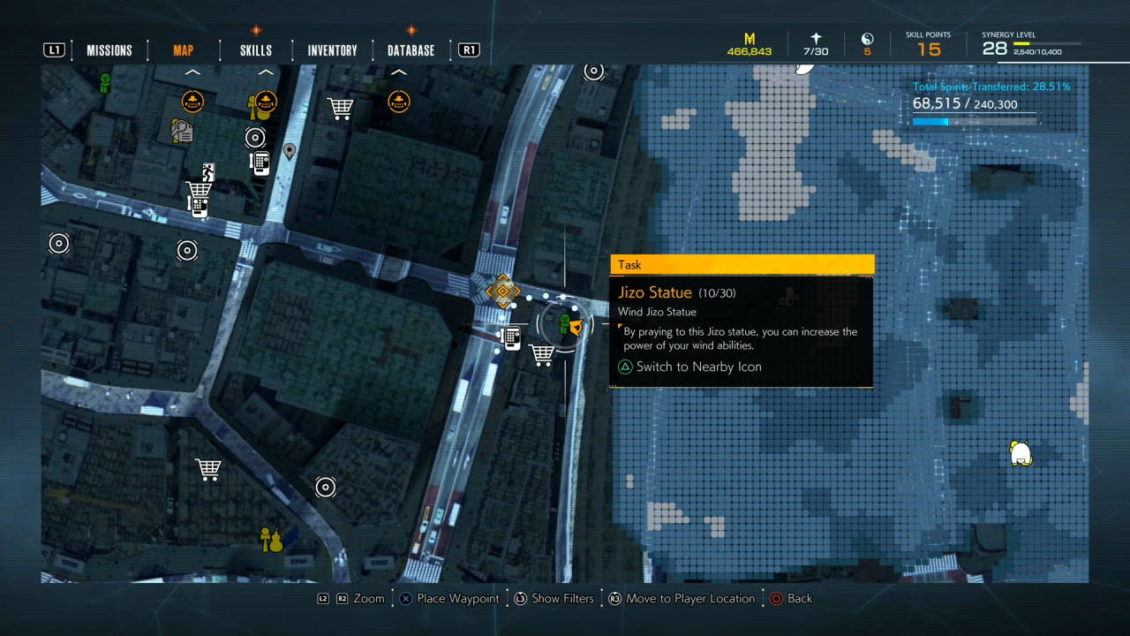Choose the phone booth below the orange diamond

pos(512,338)
